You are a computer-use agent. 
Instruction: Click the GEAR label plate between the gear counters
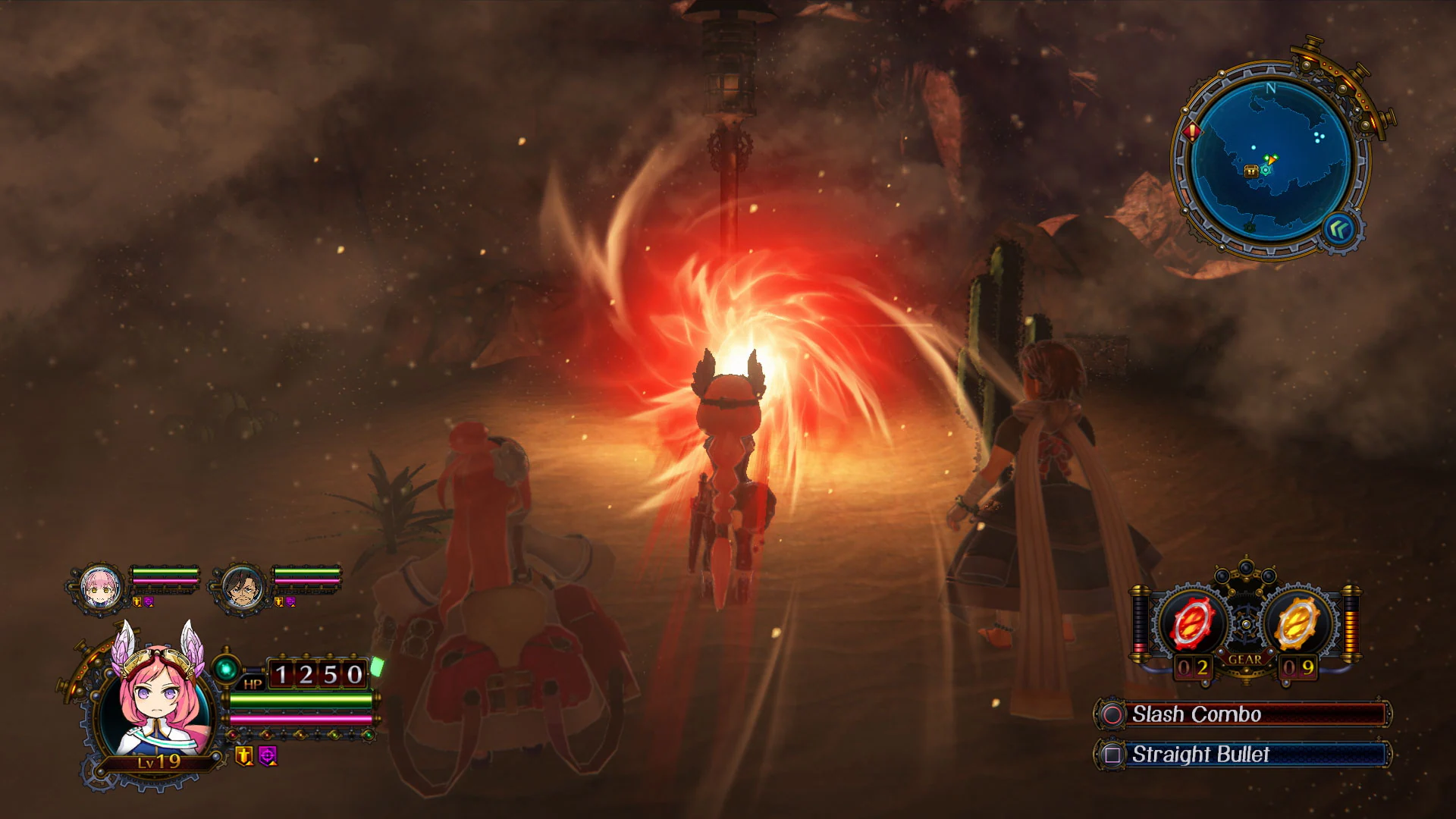pyautogui.click(x=1245, y=659)
